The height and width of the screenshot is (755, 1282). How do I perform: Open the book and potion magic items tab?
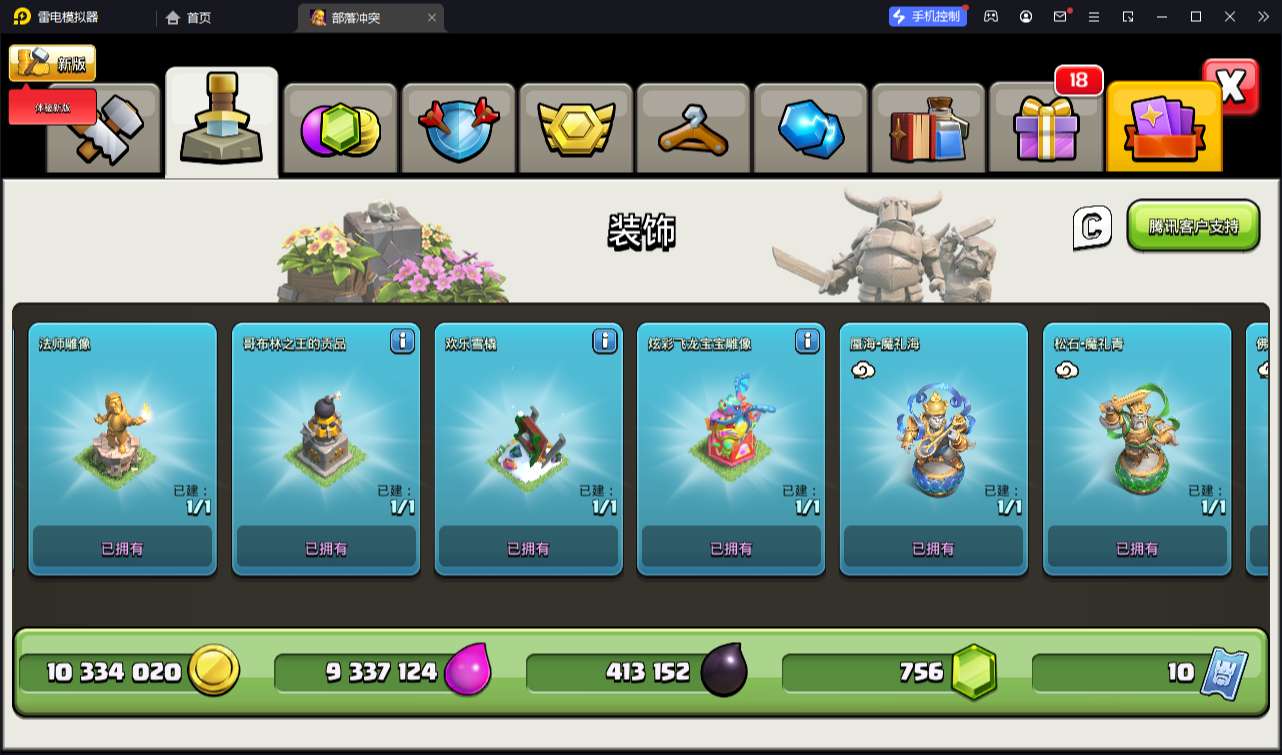tap(928, 130)
